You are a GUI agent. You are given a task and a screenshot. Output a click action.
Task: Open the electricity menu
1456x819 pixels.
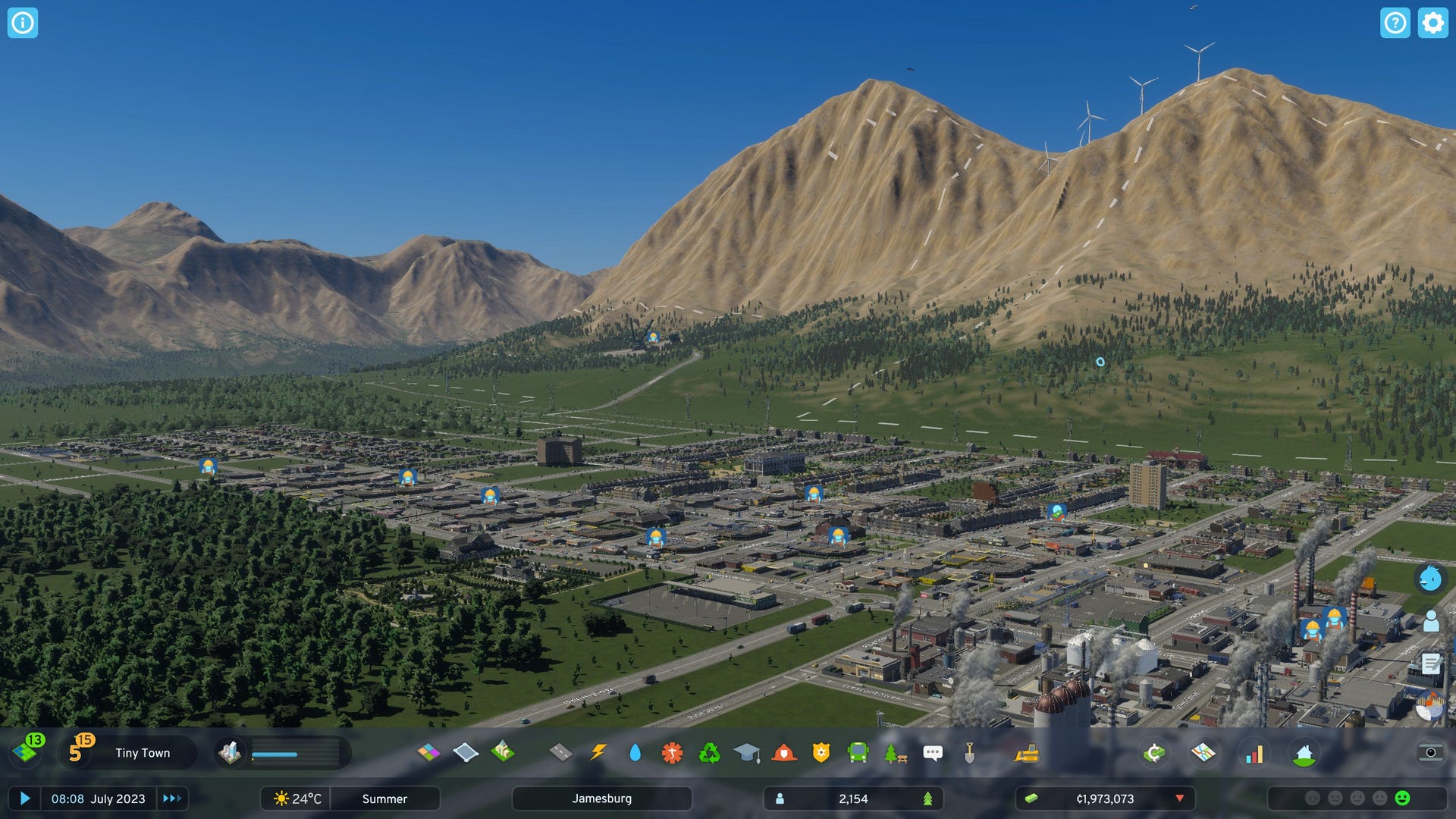[598, 752]
